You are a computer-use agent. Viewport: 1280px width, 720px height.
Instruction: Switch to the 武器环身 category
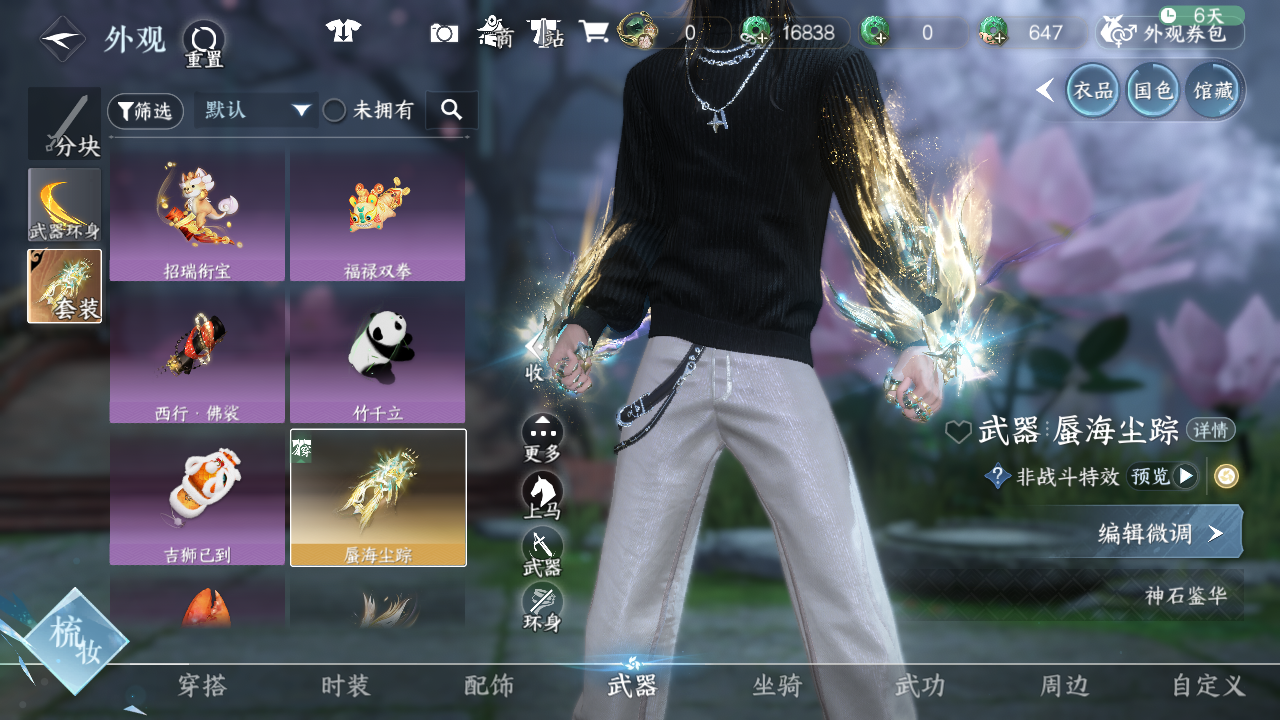coord(65,205)
